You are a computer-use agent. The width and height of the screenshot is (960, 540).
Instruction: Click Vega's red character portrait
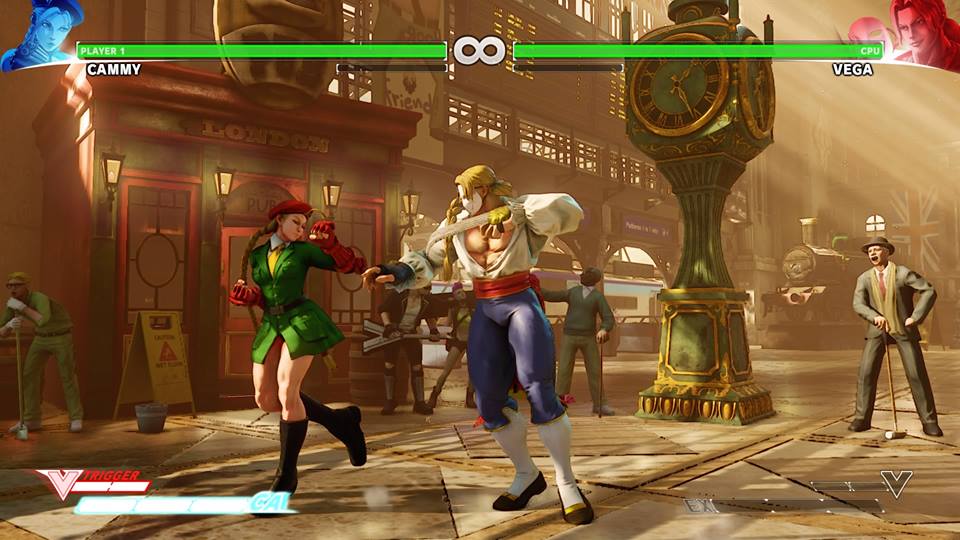coord(921,35)
